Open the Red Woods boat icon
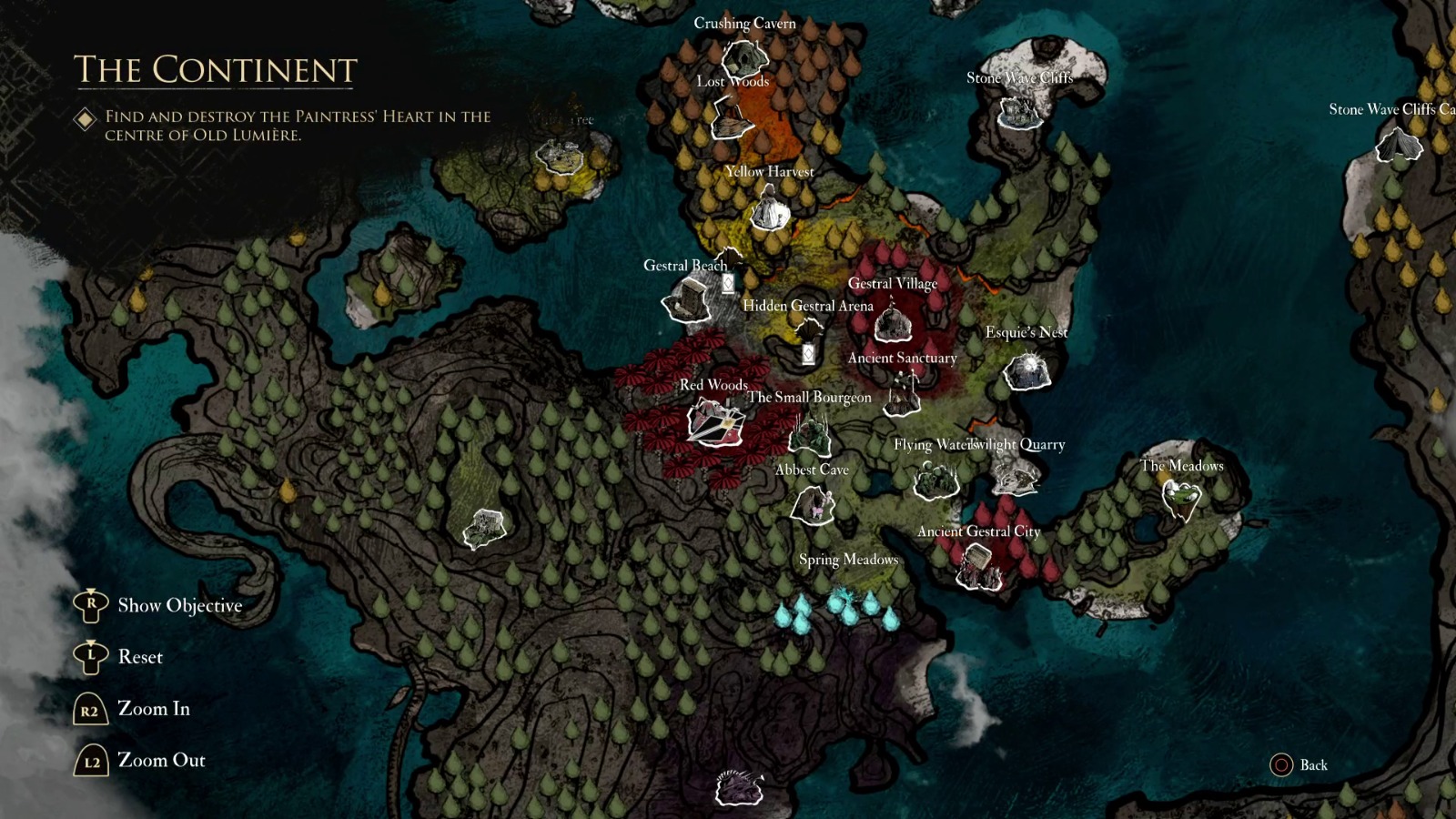The image size is (1456, 819). click(715, 425)
